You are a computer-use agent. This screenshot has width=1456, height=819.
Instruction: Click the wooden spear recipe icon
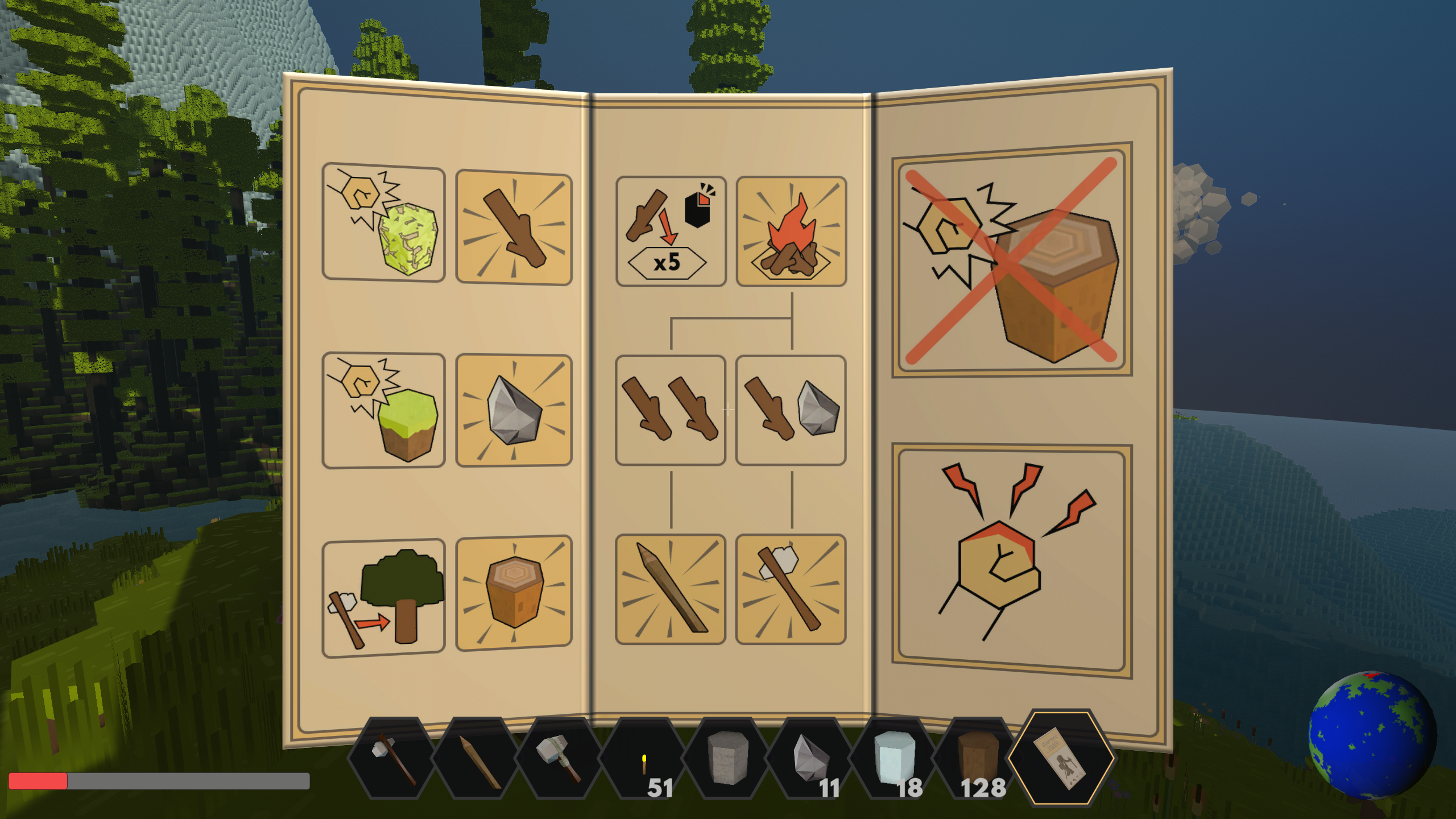click(x=671, y=586)
